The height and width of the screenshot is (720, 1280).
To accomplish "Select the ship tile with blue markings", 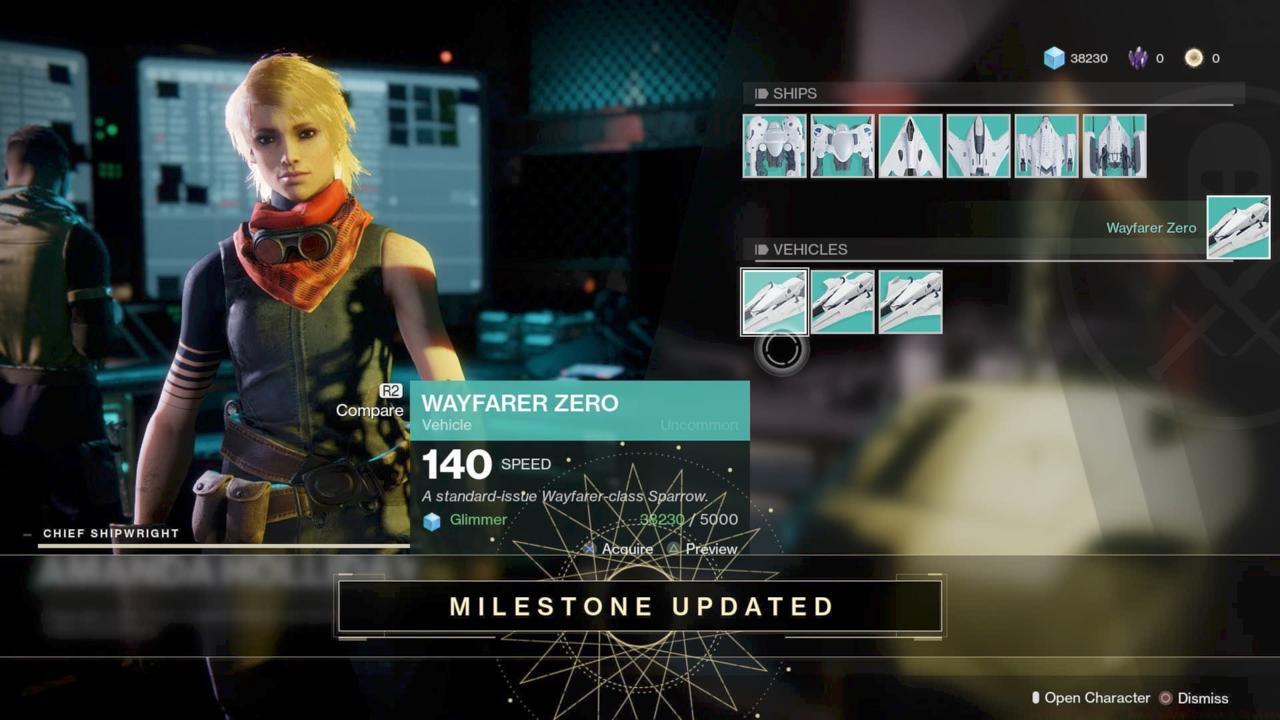I will pyautogui.click(x=842, y=146).
